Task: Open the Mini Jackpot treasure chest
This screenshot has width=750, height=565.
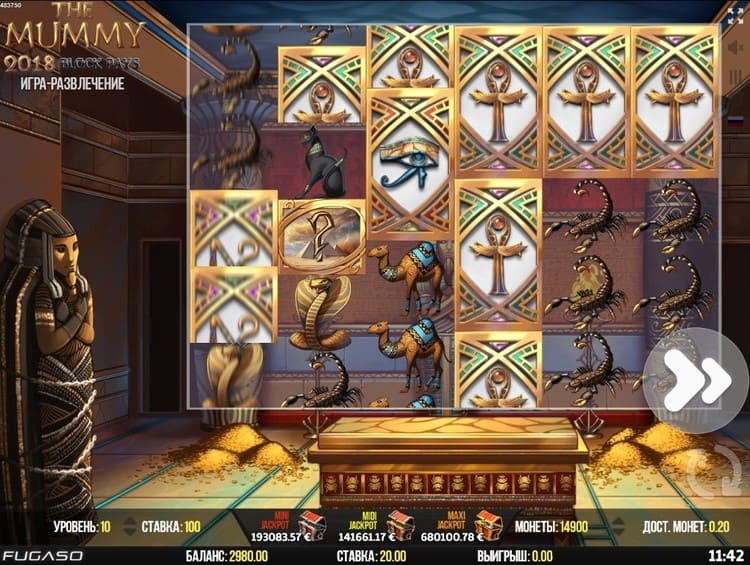Action: click(313, 525)
